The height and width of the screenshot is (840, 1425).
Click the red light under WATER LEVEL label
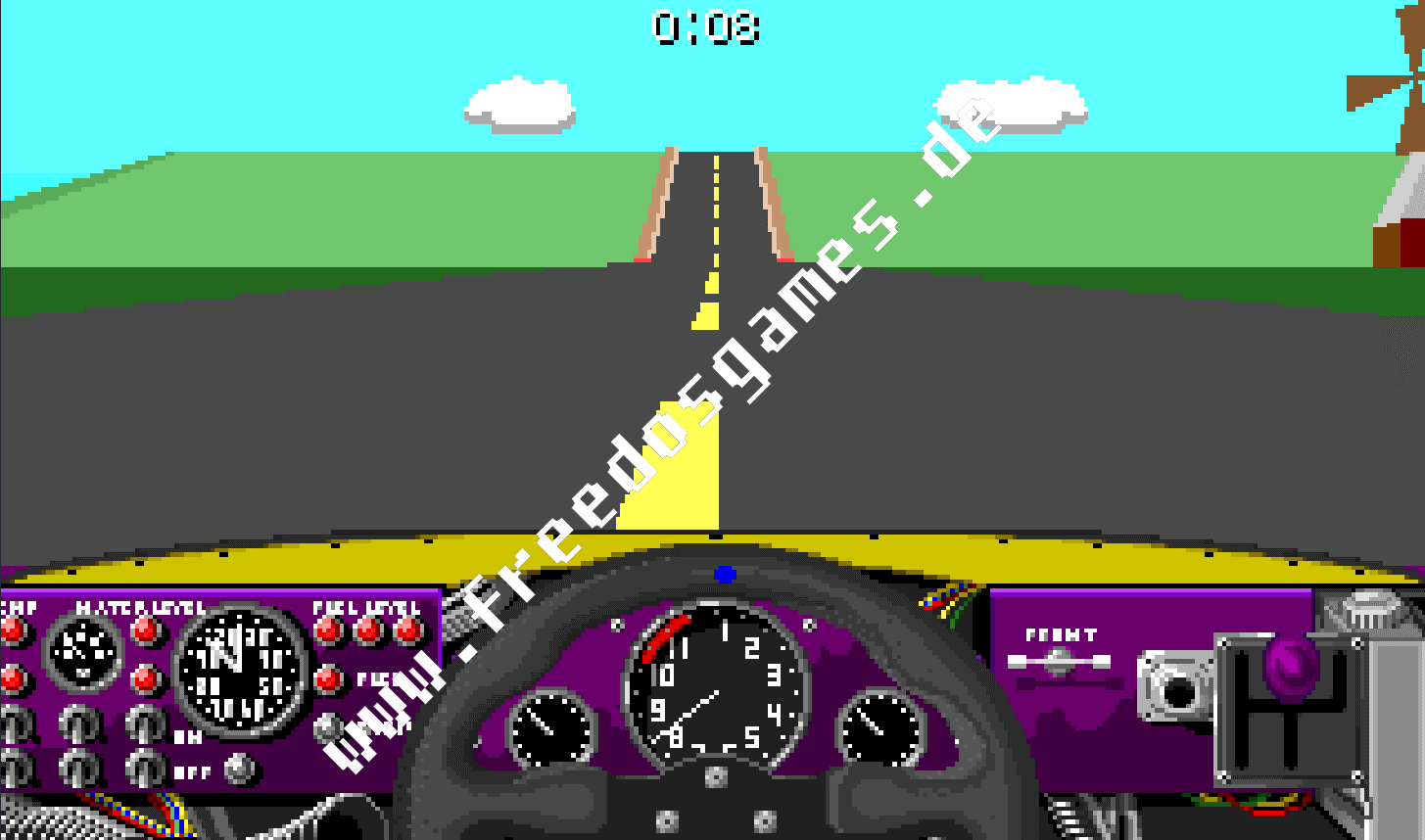[x=144, y=632]
